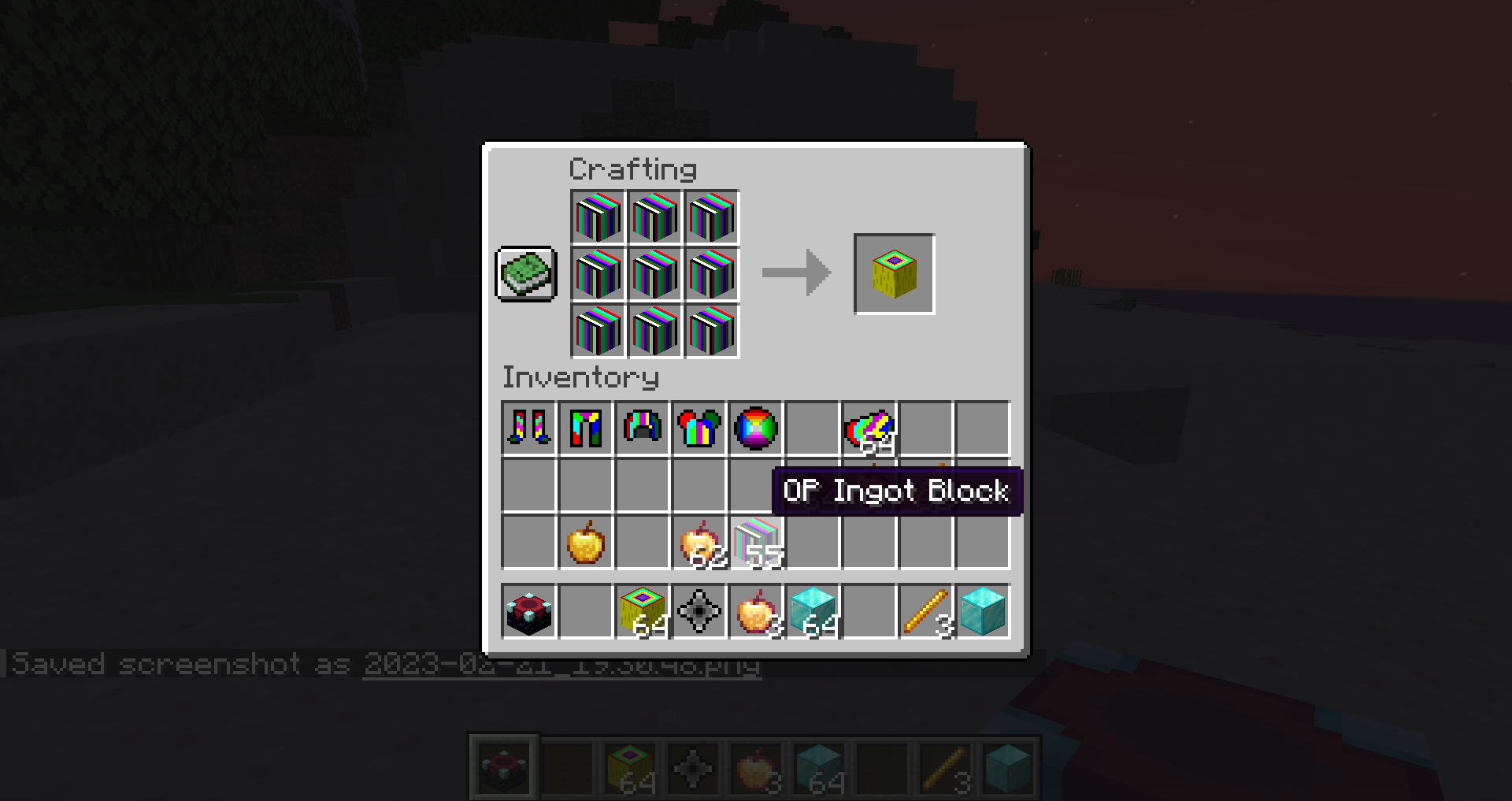Image resolution: width=1512 pixels, height=801 pixels.
Task: Select the diamond block stack of 64
Action: pyautogui.click(x=813, y=610)
